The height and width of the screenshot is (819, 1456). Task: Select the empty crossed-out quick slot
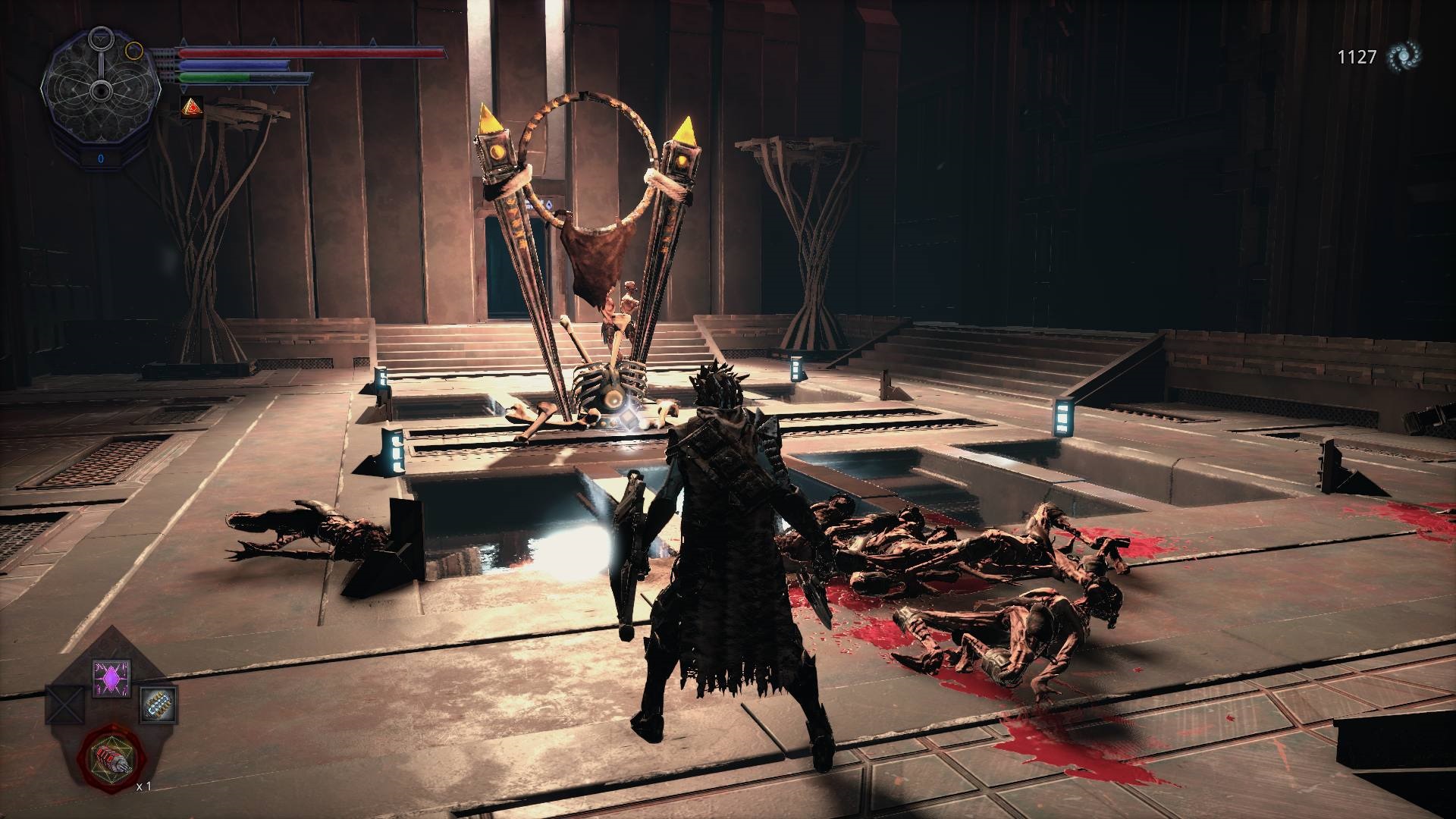(63, 704)
